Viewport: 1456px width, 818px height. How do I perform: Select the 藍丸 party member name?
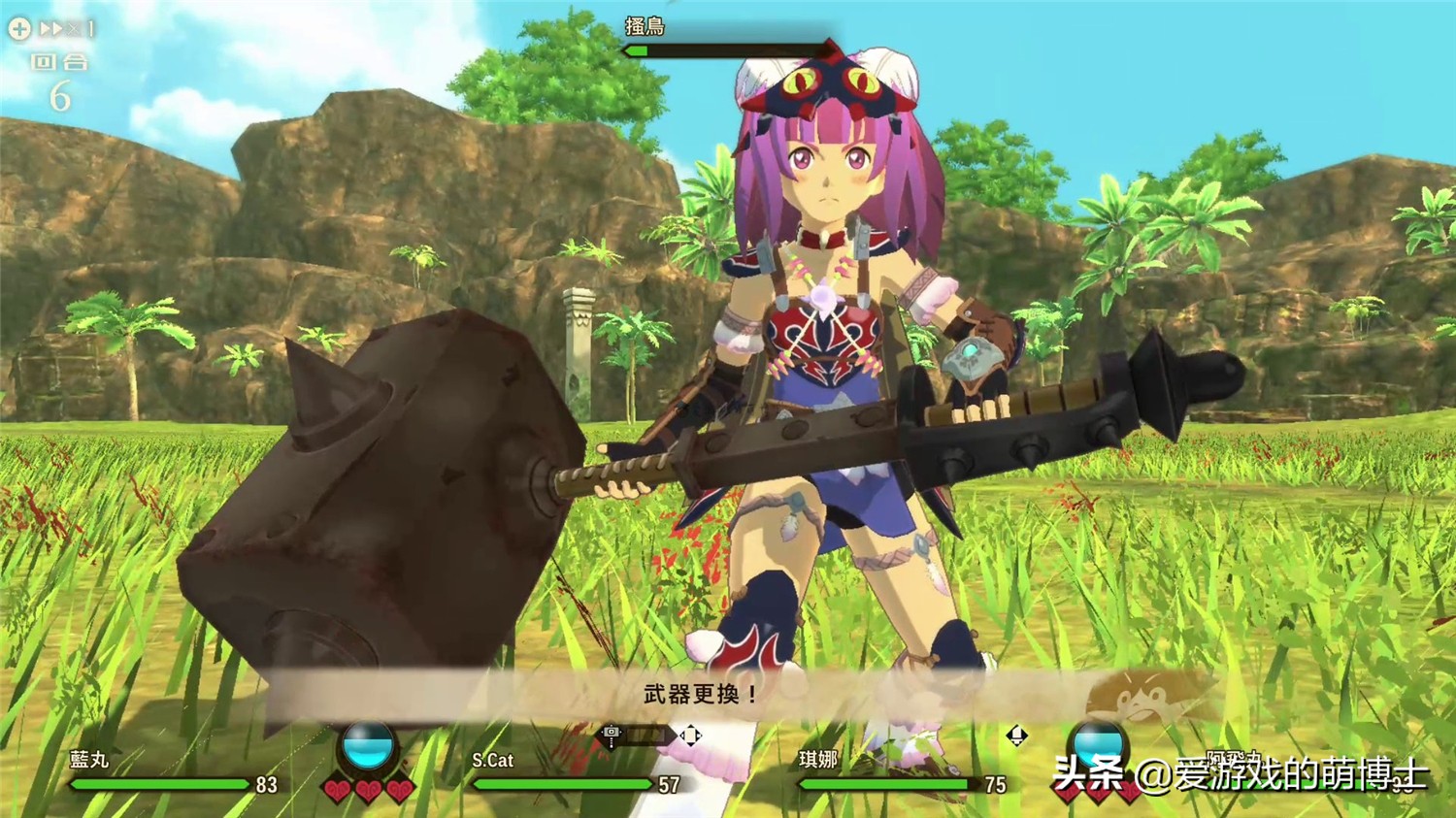point(89,760)
